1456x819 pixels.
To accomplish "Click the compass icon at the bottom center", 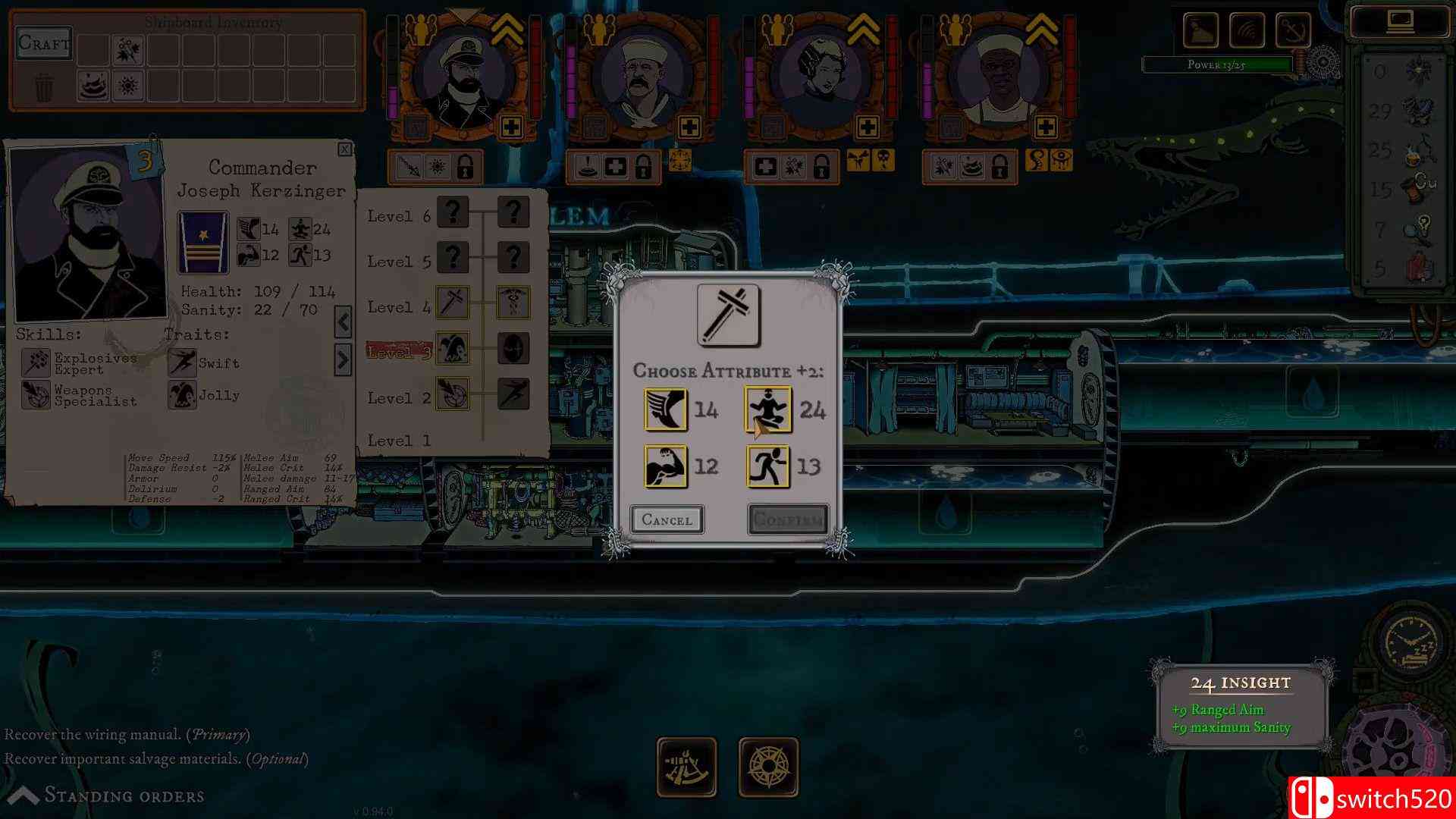I will point(769,767).
